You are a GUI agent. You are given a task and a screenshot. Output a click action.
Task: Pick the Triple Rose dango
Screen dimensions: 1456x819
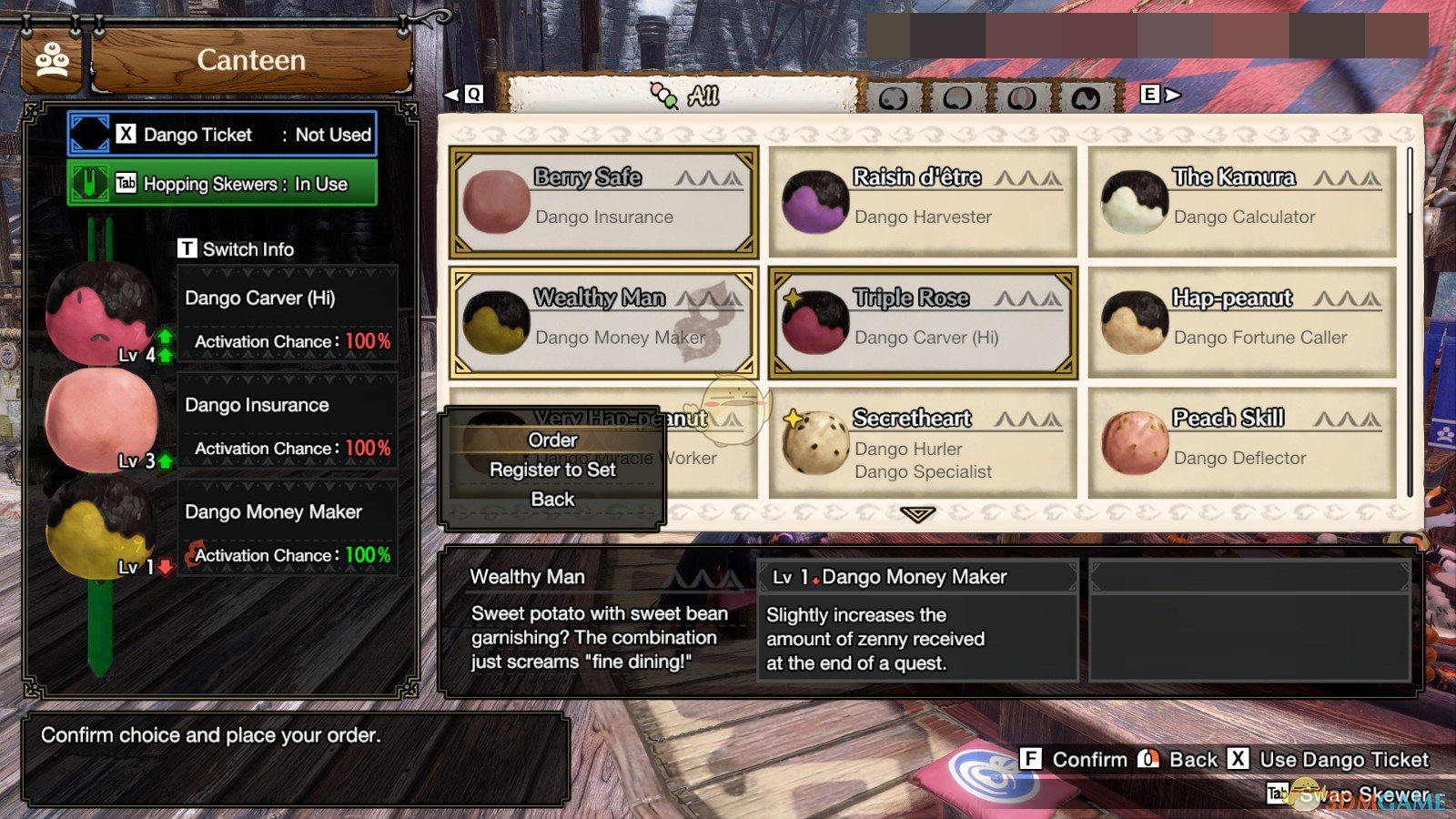click(x=923, y=322)
